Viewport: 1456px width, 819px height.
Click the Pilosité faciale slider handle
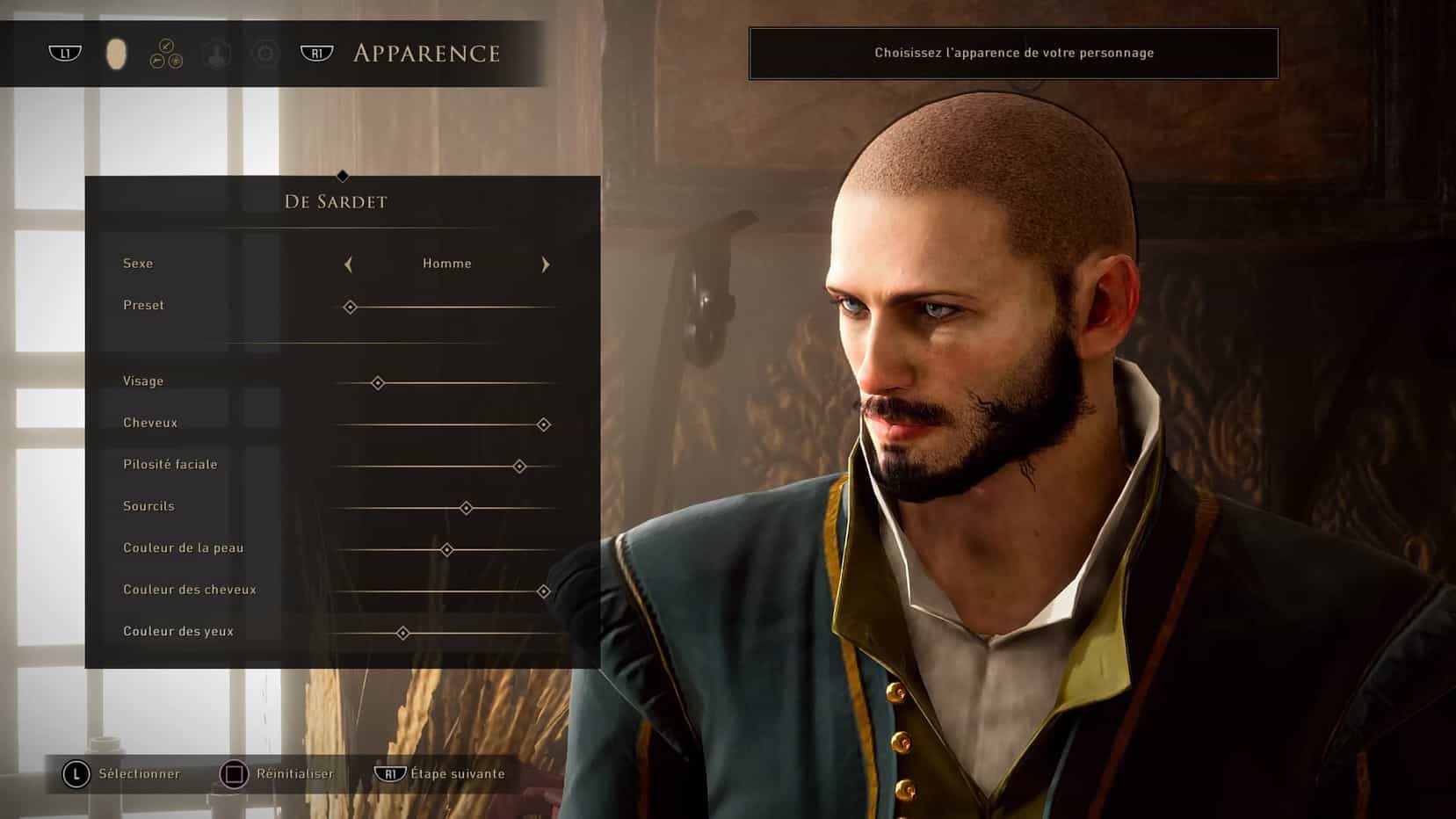(x=519, y=467)
